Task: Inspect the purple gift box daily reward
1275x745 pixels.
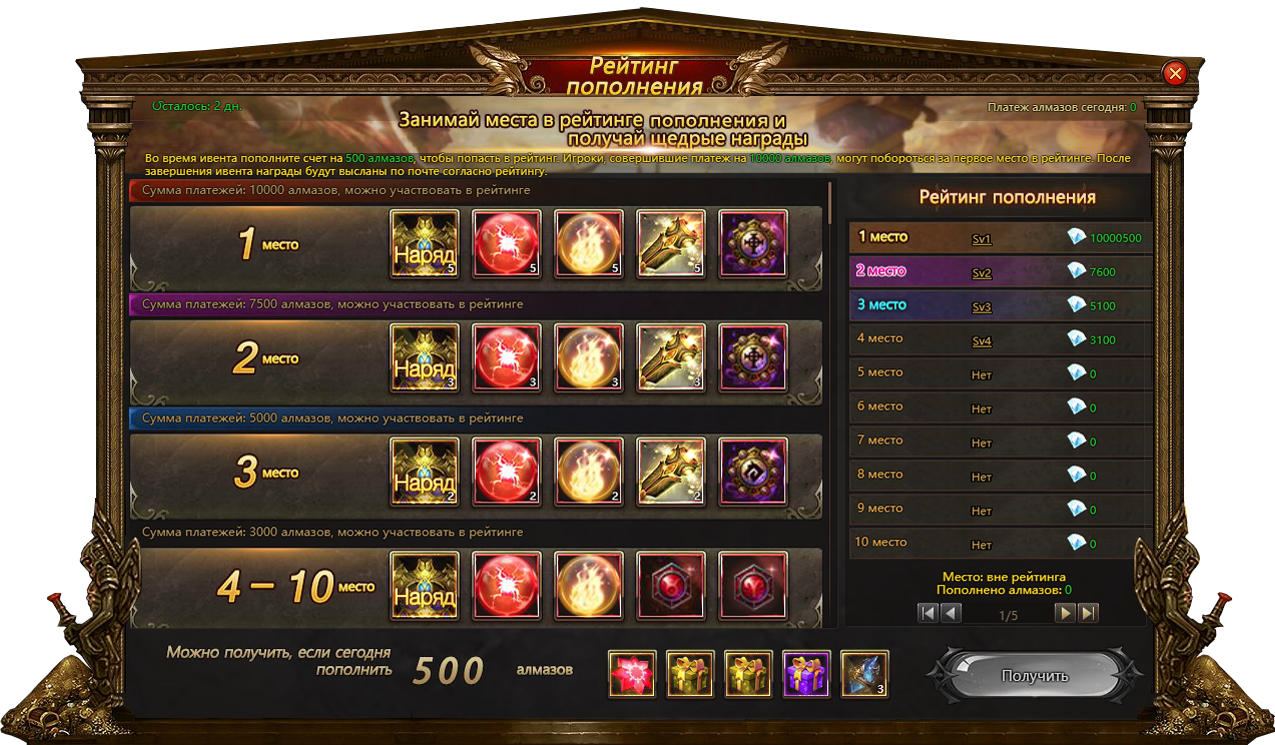Action: [807, 674]
